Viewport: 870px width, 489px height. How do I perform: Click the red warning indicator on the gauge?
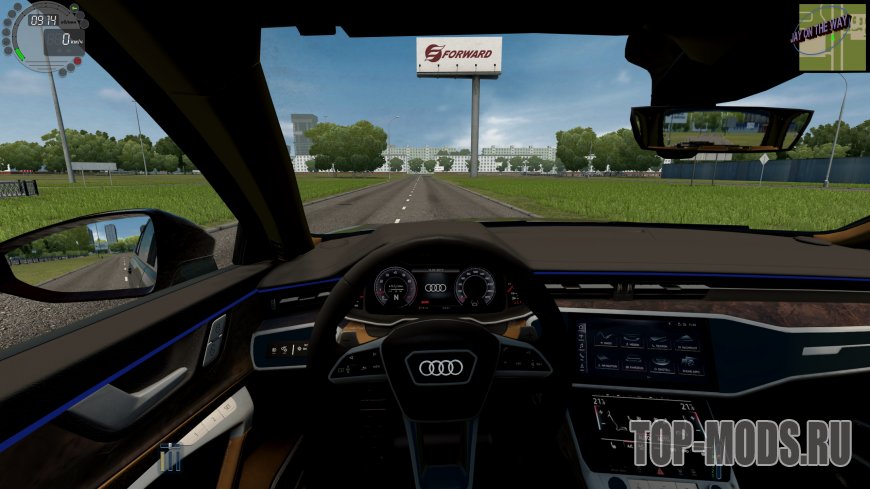76,62
